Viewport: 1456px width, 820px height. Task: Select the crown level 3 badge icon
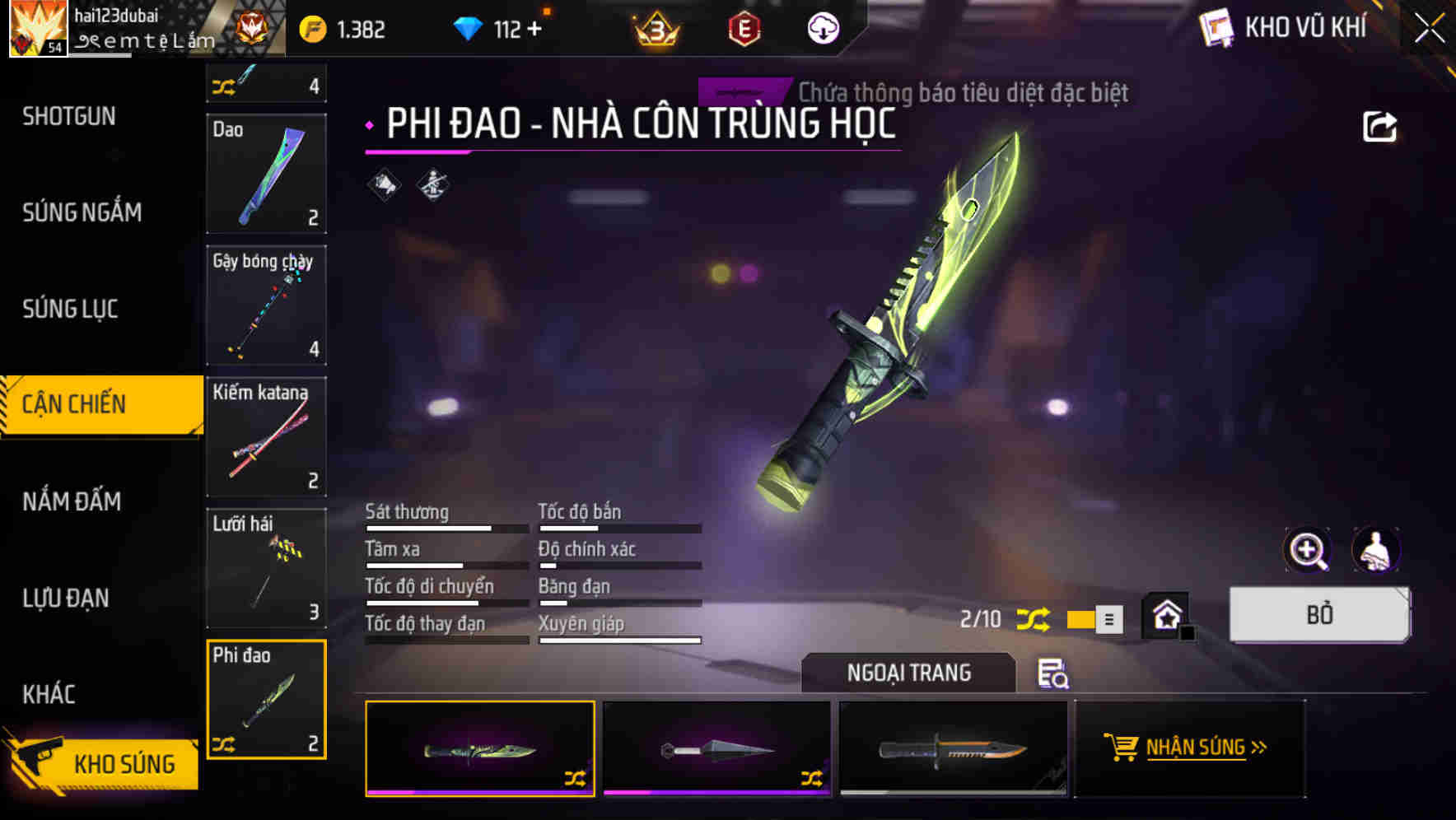[655, 27]
